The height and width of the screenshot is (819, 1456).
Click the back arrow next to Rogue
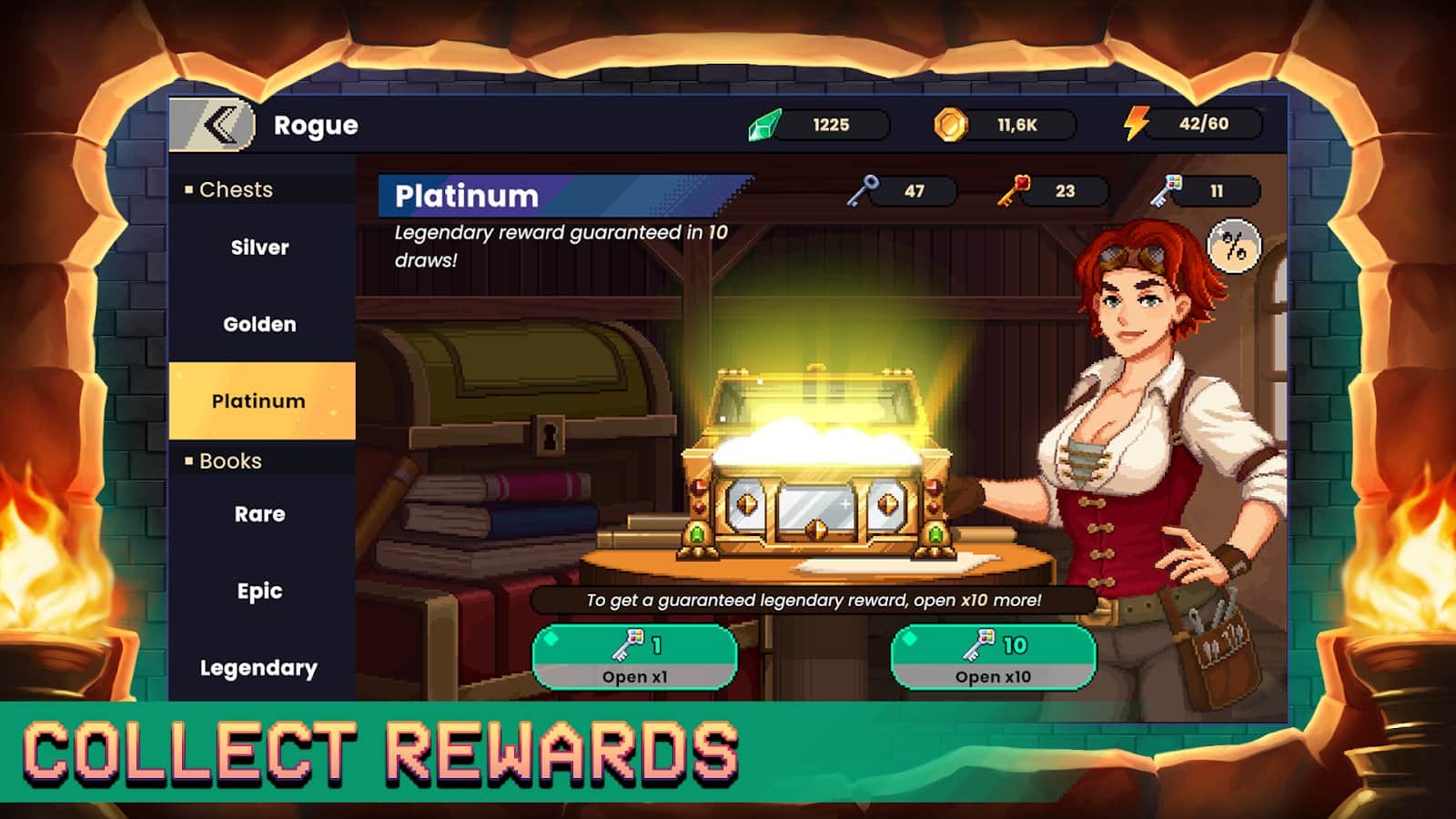(214, 125)
